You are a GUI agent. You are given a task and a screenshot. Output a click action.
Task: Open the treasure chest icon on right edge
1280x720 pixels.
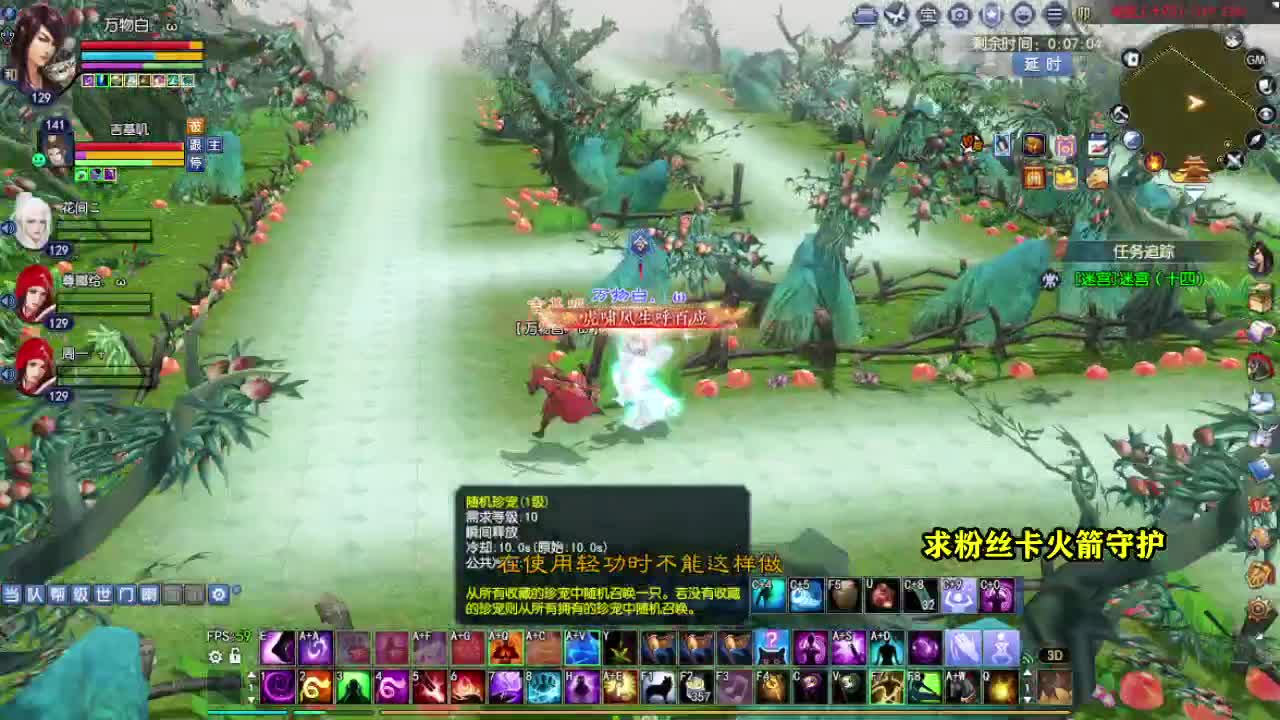pyautogui.click(x=1258, y=297)
